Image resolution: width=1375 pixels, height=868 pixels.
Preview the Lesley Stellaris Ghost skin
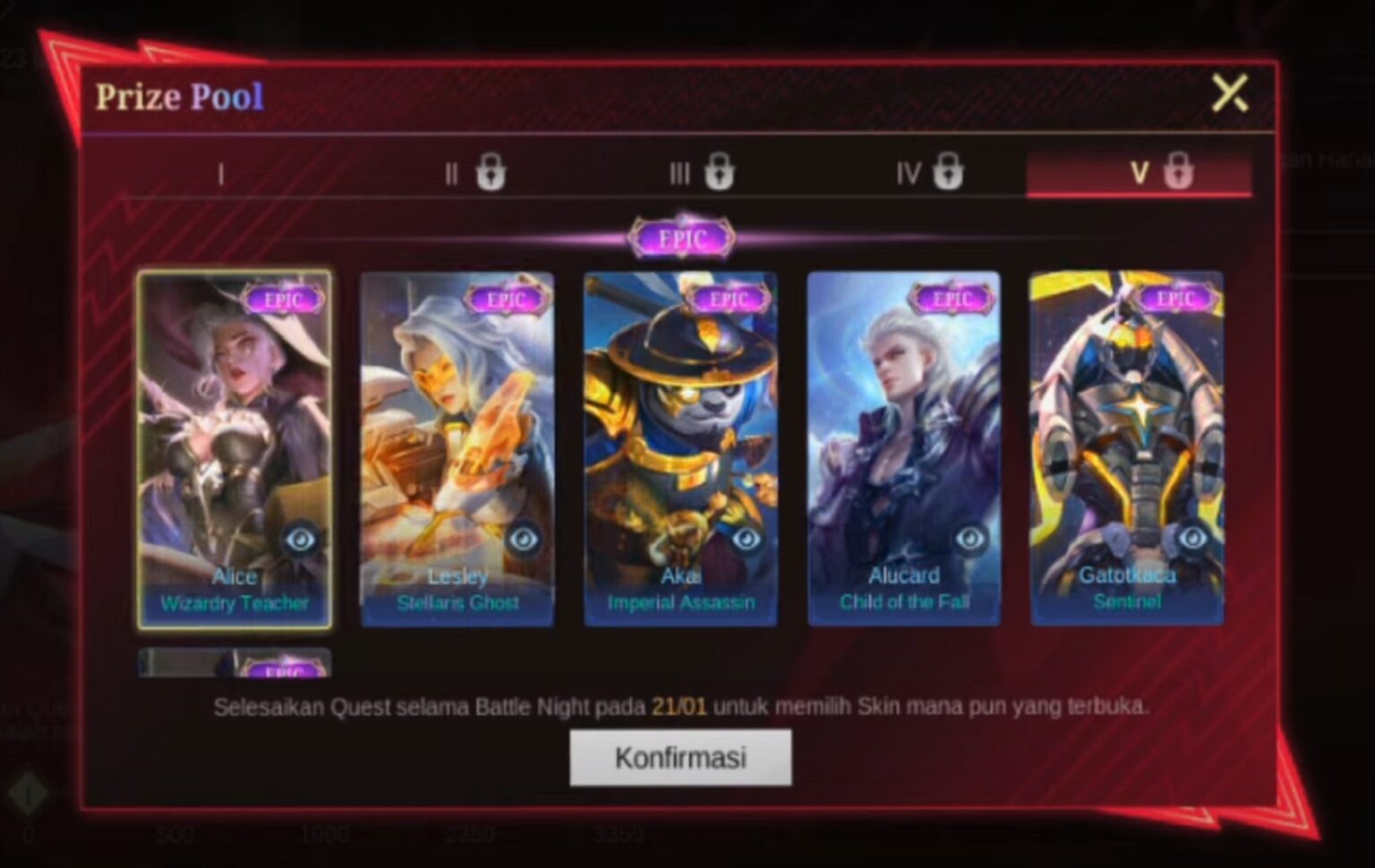click(x=525, y=538)
